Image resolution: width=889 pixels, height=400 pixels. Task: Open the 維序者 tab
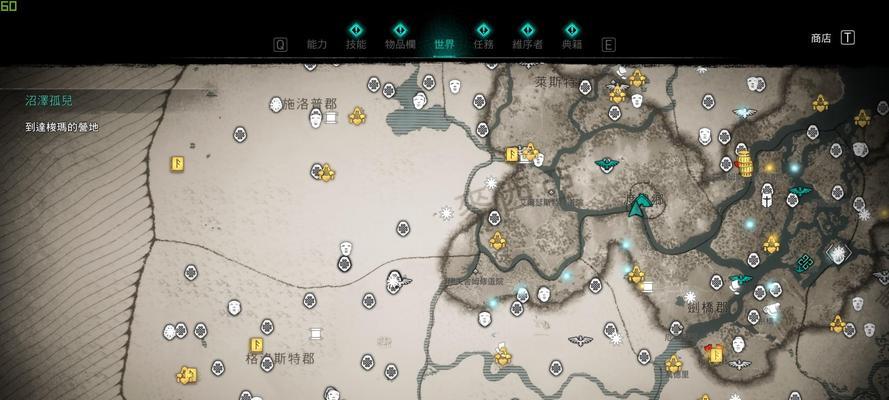click(x=527, y=44)
